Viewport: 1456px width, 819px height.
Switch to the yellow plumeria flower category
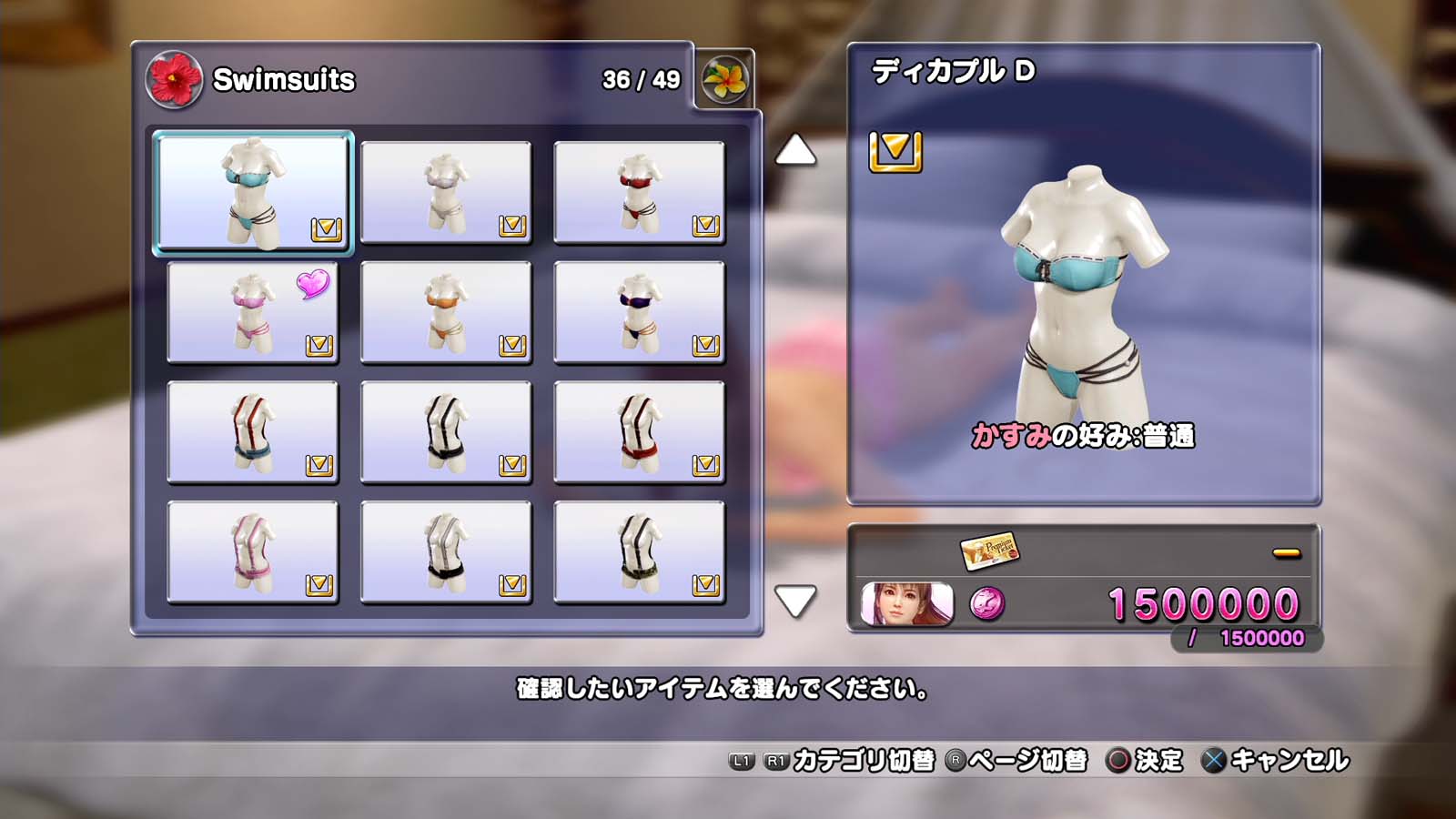click(724, 79)
